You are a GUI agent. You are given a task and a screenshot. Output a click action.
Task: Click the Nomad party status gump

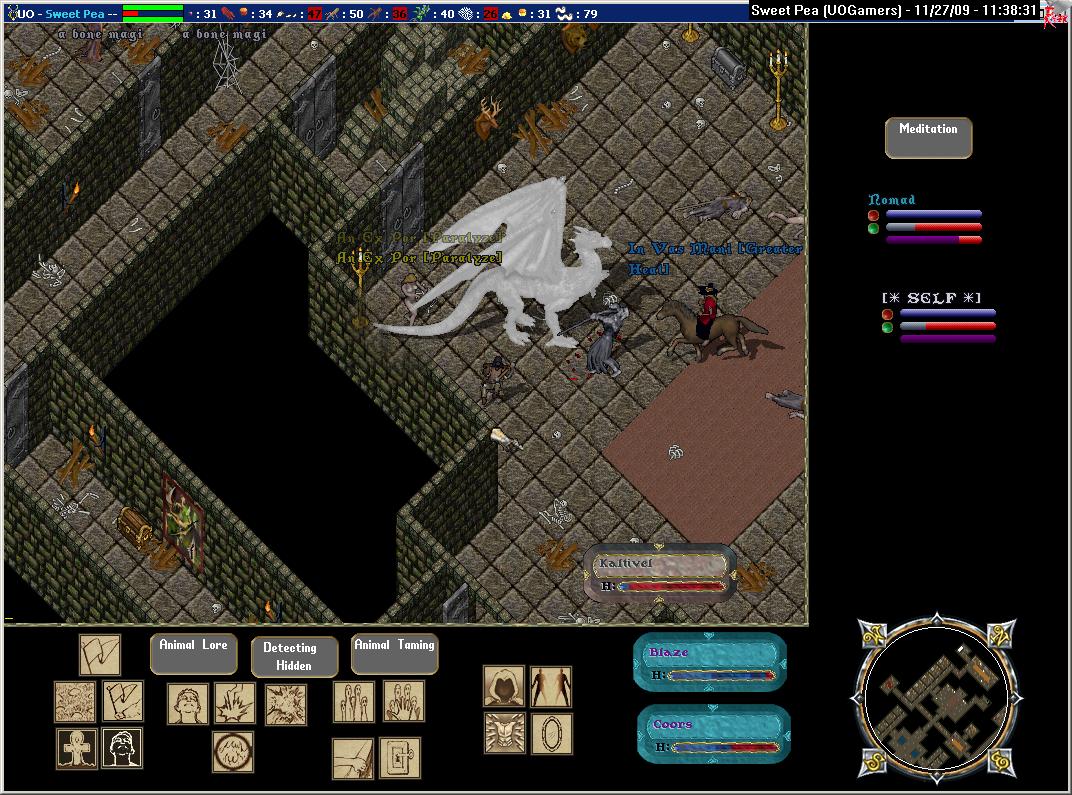click(924, 220)
